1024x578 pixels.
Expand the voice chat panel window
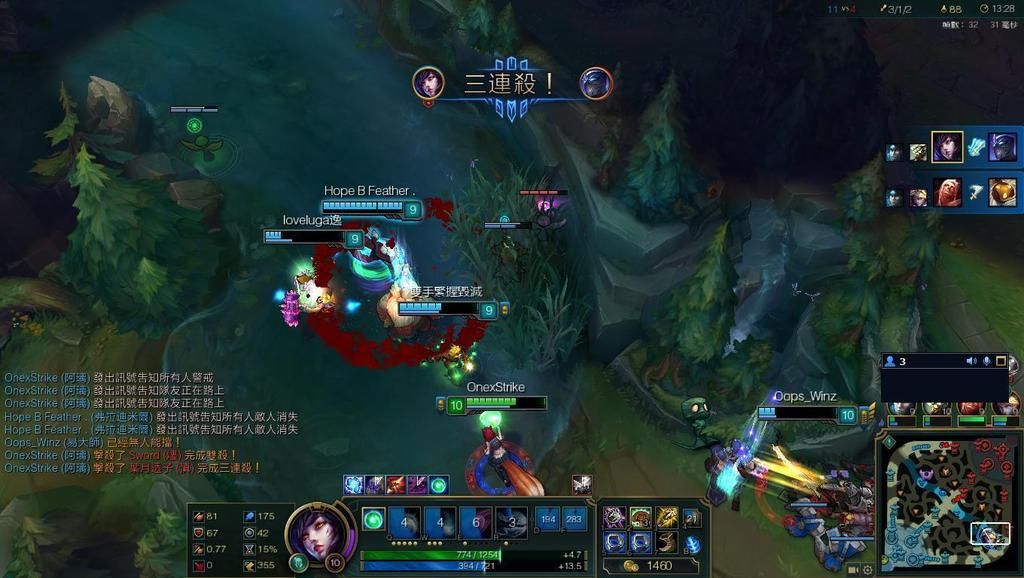click(1001, 361)
